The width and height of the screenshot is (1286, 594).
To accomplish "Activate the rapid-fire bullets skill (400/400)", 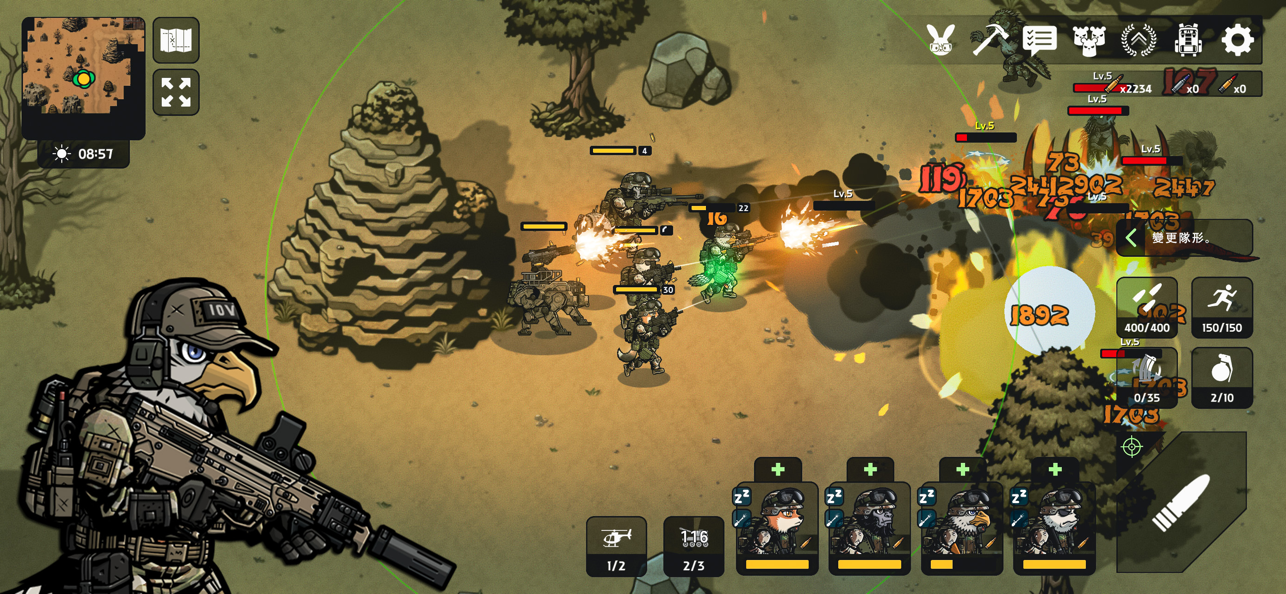I will pyautogui.click(x=1147, y=307).
